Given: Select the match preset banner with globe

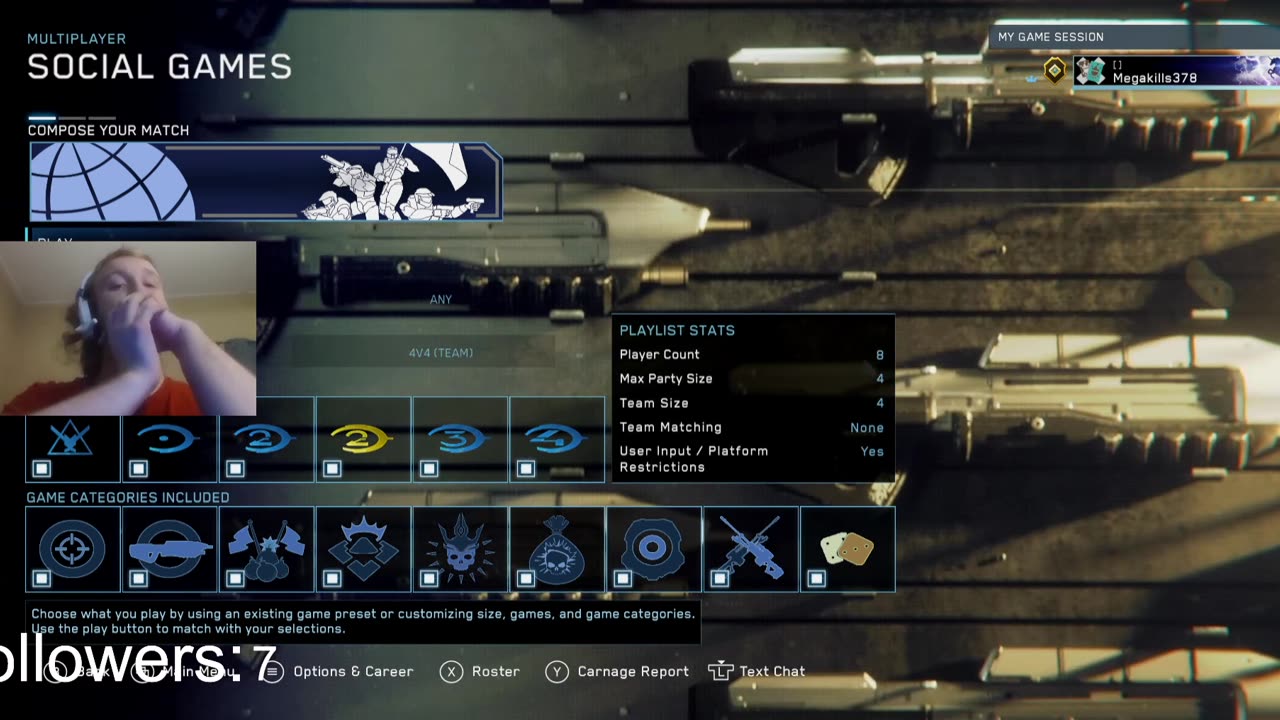Looking at the screenshot, I should [x=265, y=181].
